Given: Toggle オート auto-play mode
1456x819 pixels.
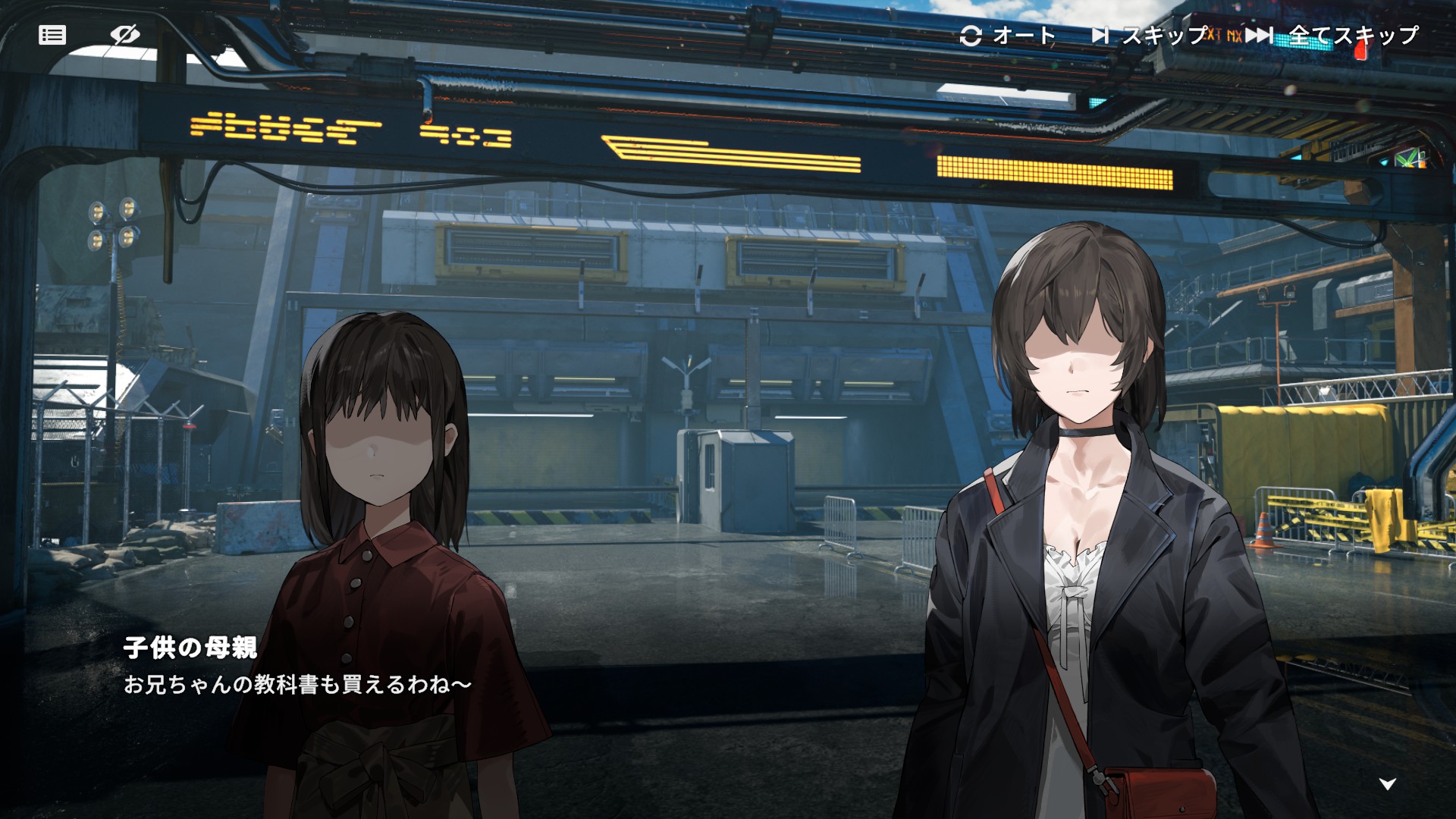Looking at the screenshot, I should click(x=1008, y=36).
